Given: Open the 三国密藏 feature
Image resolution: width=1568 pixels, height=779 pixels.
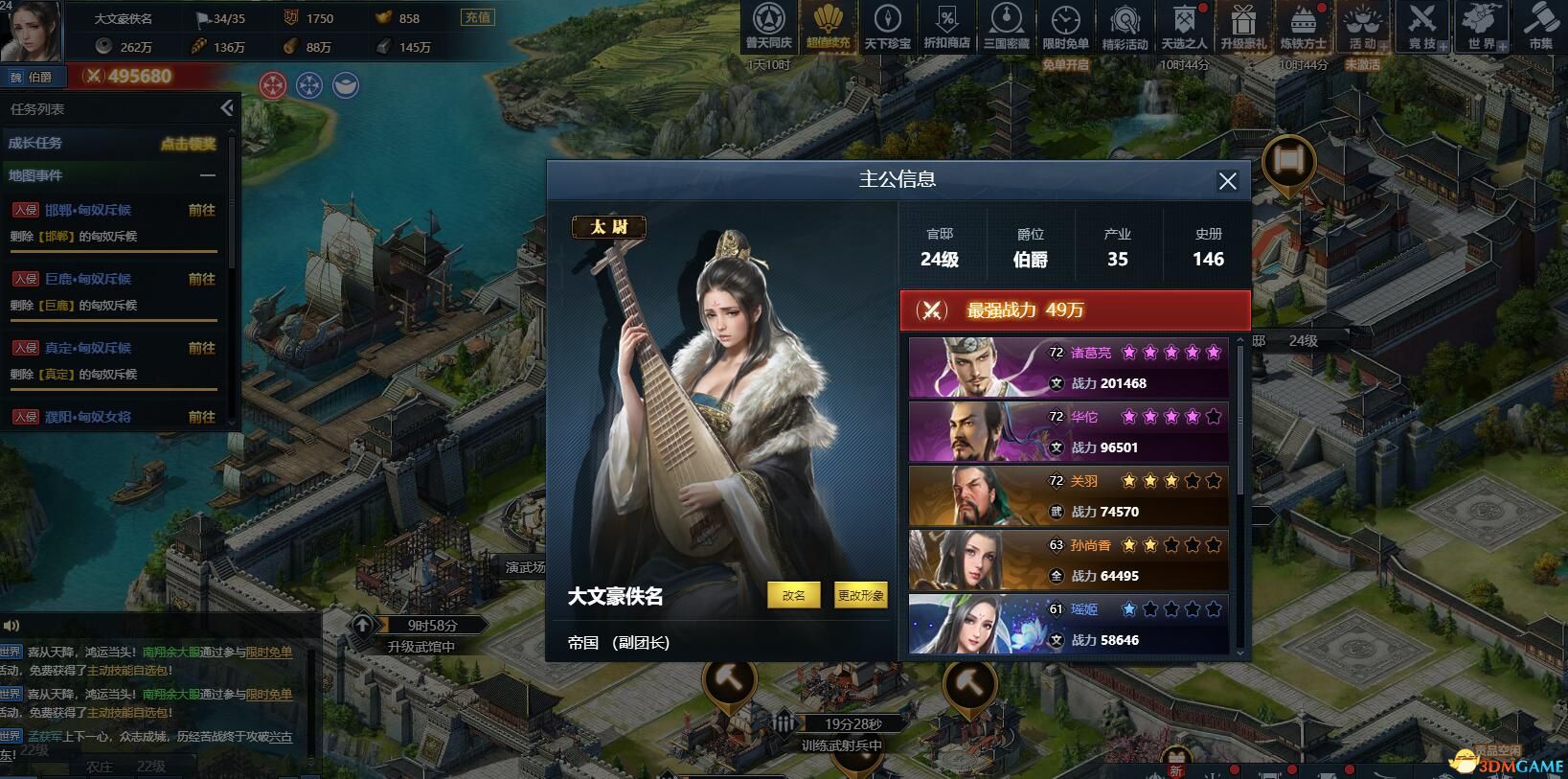Looking at the screenshot, I should (1007, 27).
